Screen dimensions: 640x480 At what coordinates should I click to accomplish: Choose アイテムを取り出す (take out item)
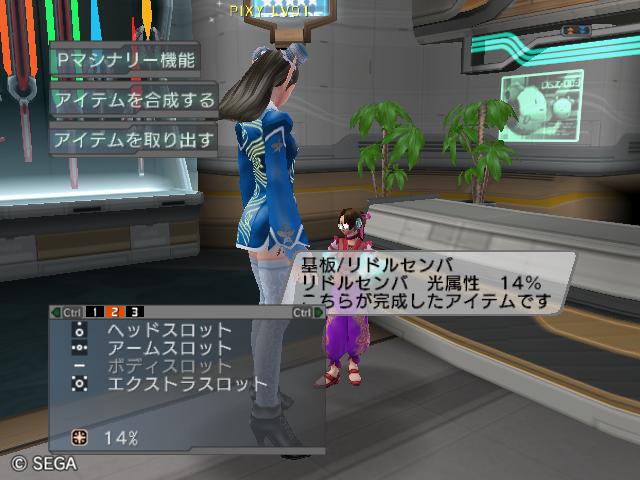133,140
